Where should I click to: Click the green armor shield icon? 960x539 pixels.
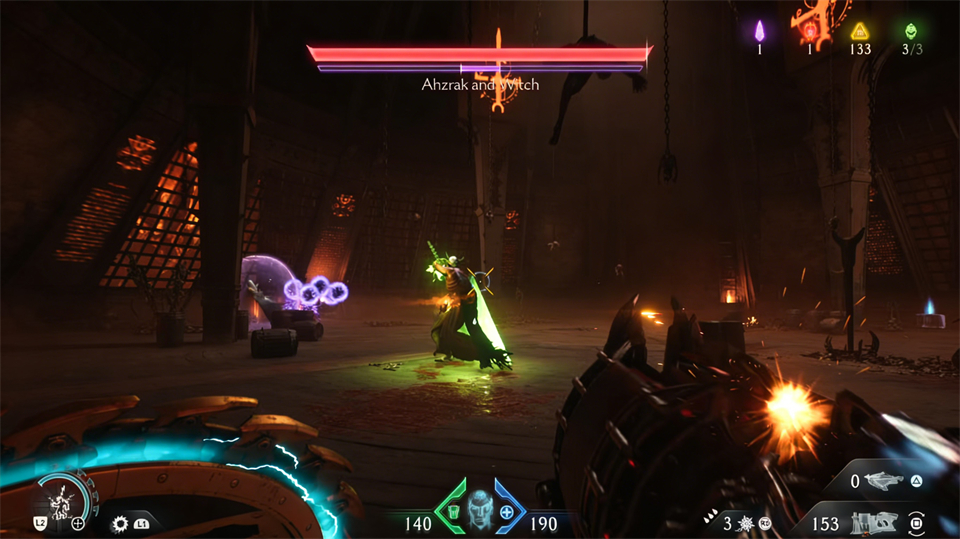click(453, 512)
